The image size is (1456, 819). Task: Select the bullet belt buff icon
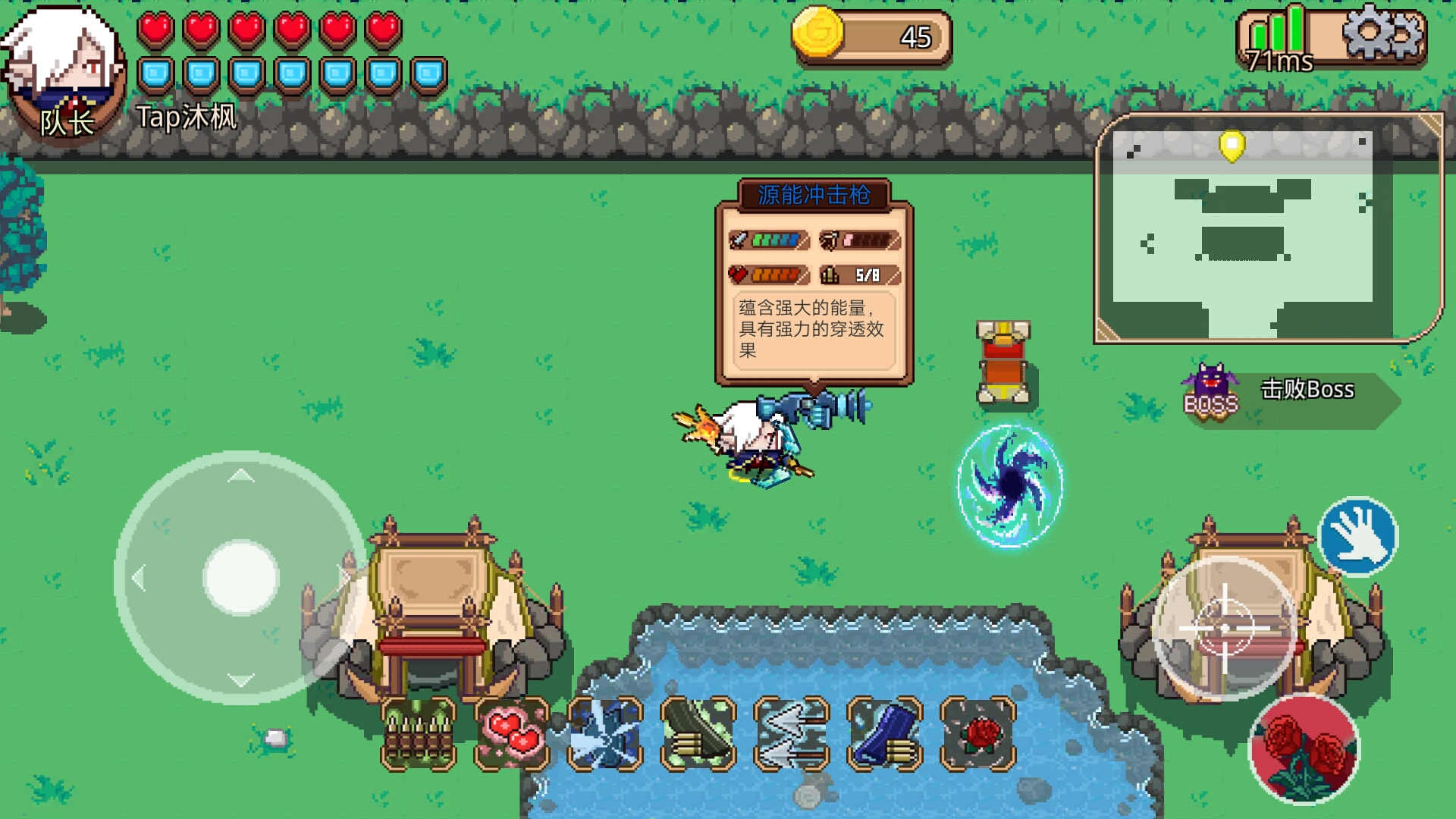419,734
